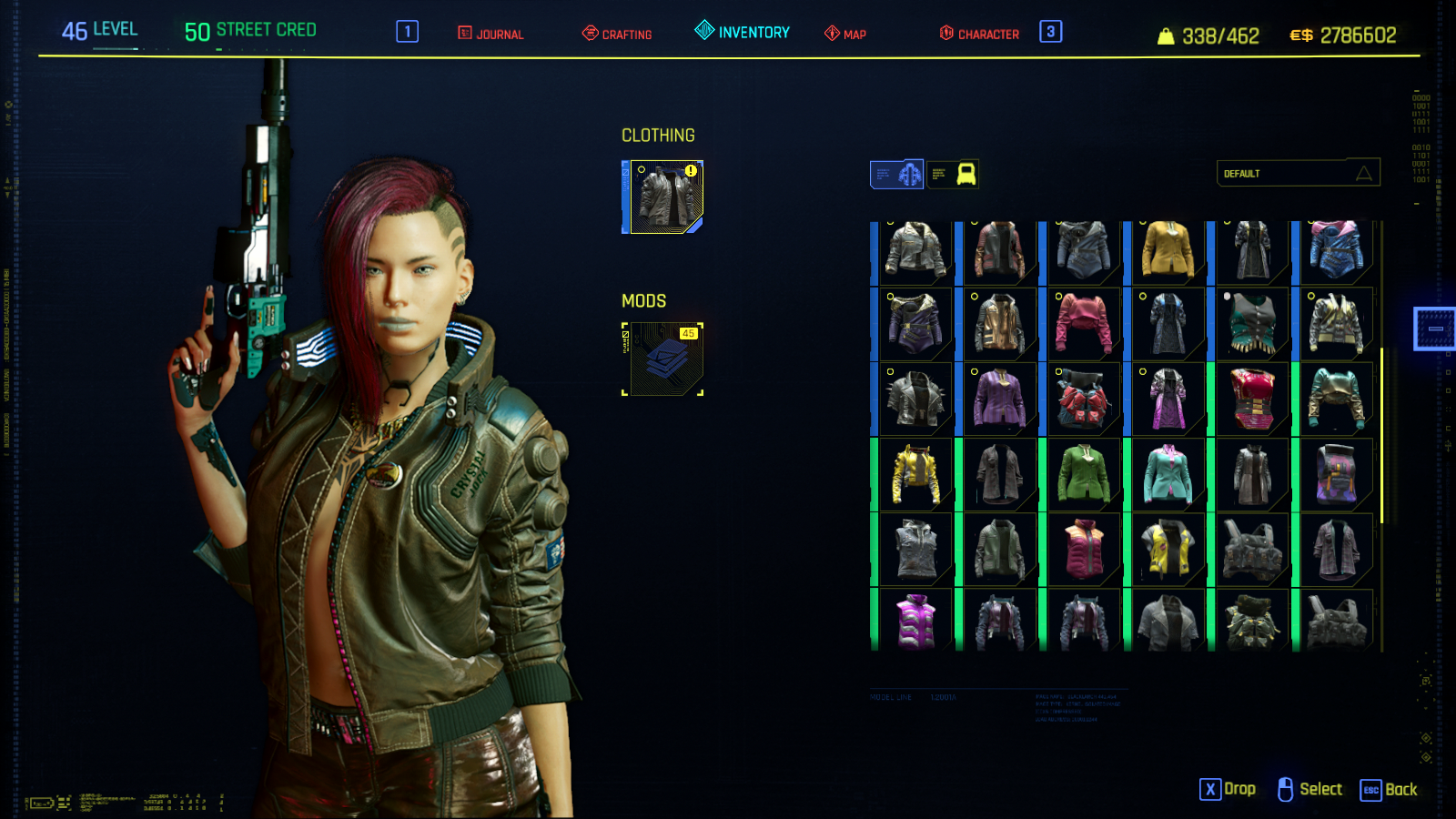Viewport: 1456px width, 819px height.
Task: Click the Back button
Action: [x=1389, y=790]
